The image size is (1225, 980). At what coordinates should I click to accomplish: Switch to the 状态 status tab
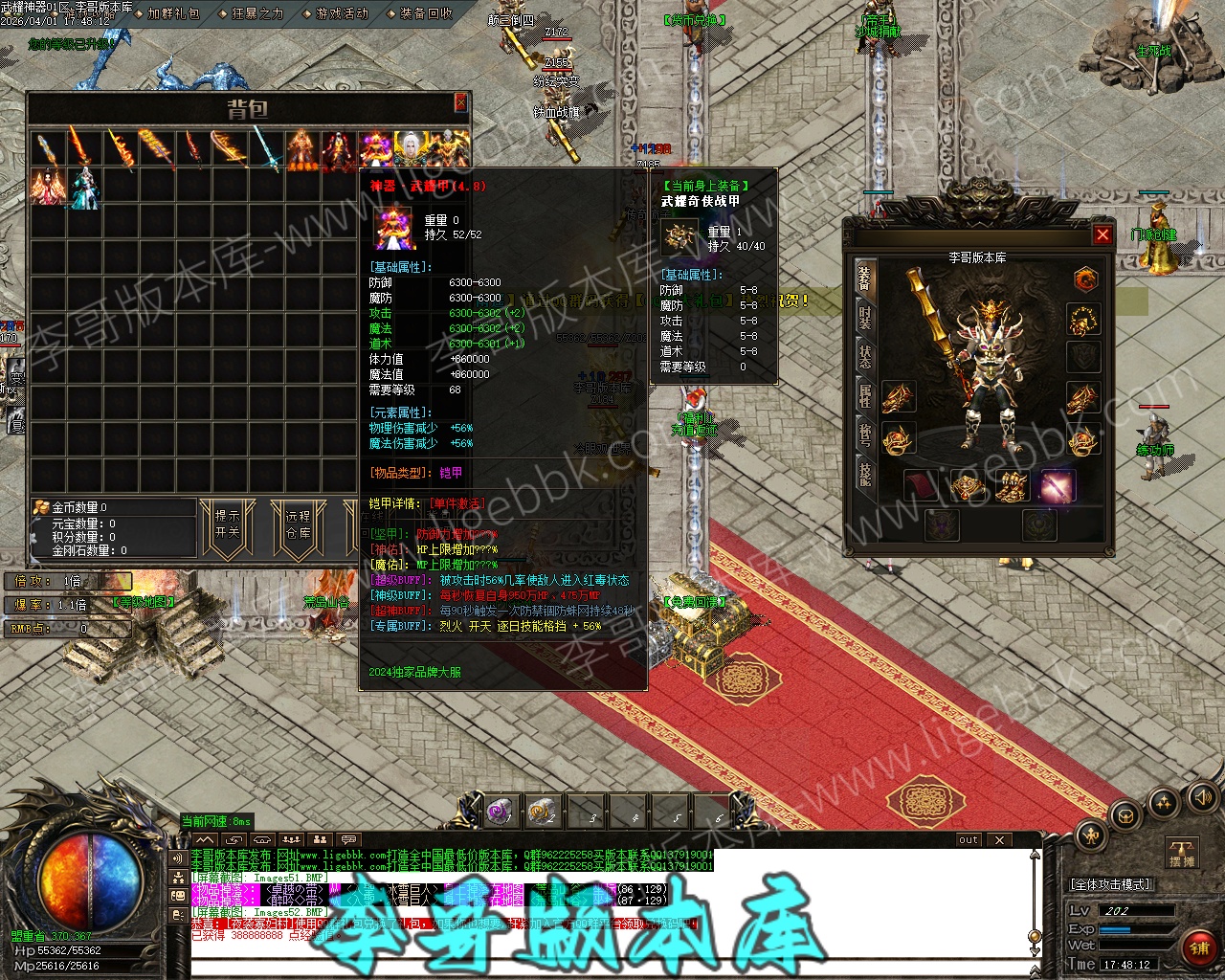(x=865, y=356)
